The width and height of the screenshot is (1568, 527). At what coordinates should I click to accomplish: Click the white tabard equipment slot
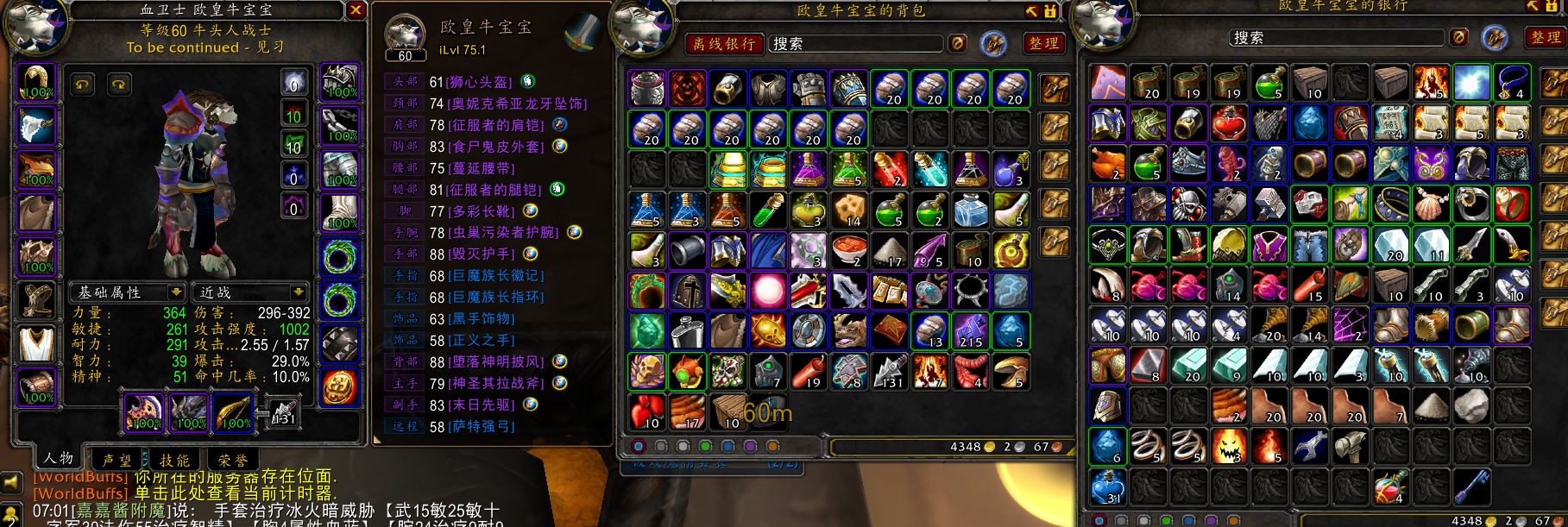36,343
